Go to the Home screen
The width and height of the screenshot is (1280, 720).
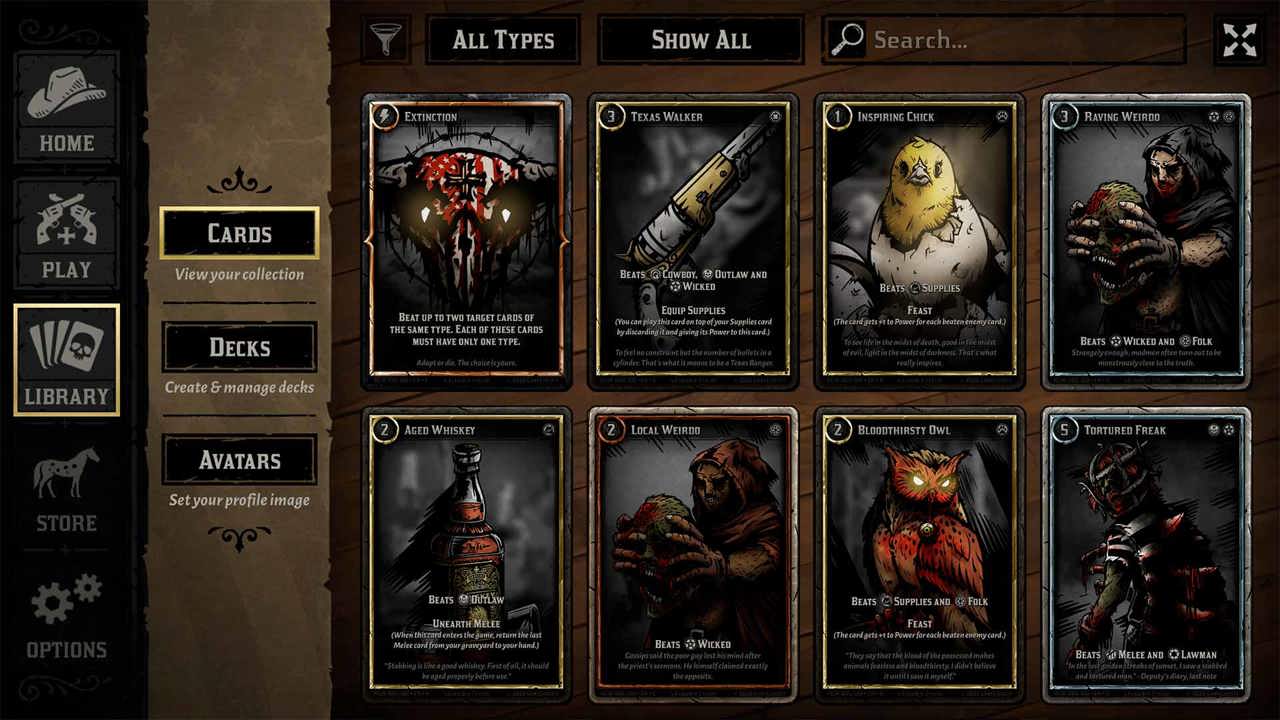pyautogui.click(x=66, y=106)
